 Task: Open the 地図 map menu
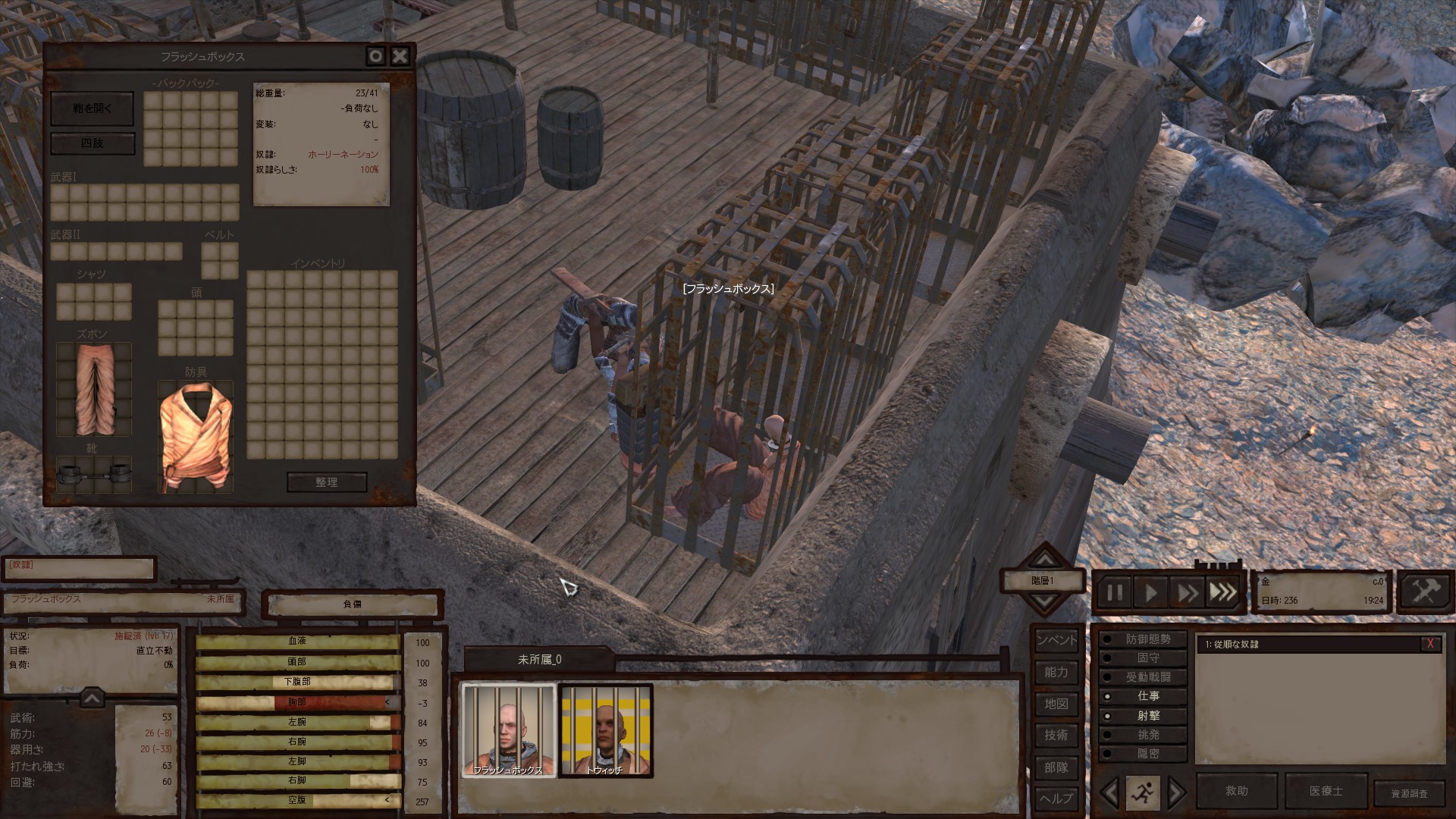point(1056,704)
